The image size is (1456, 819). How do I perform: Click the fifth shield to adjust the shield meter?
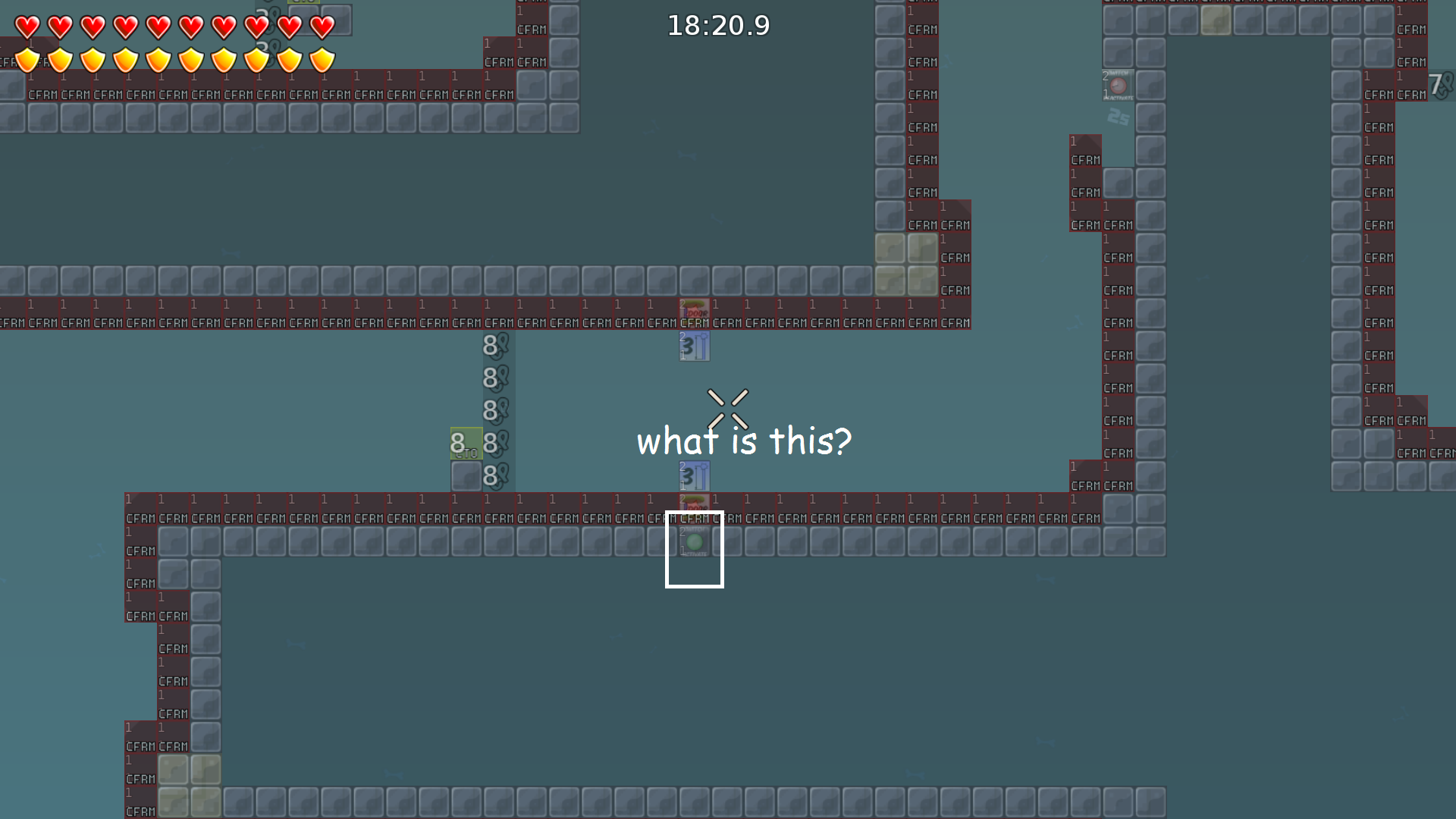coord(158,58)
